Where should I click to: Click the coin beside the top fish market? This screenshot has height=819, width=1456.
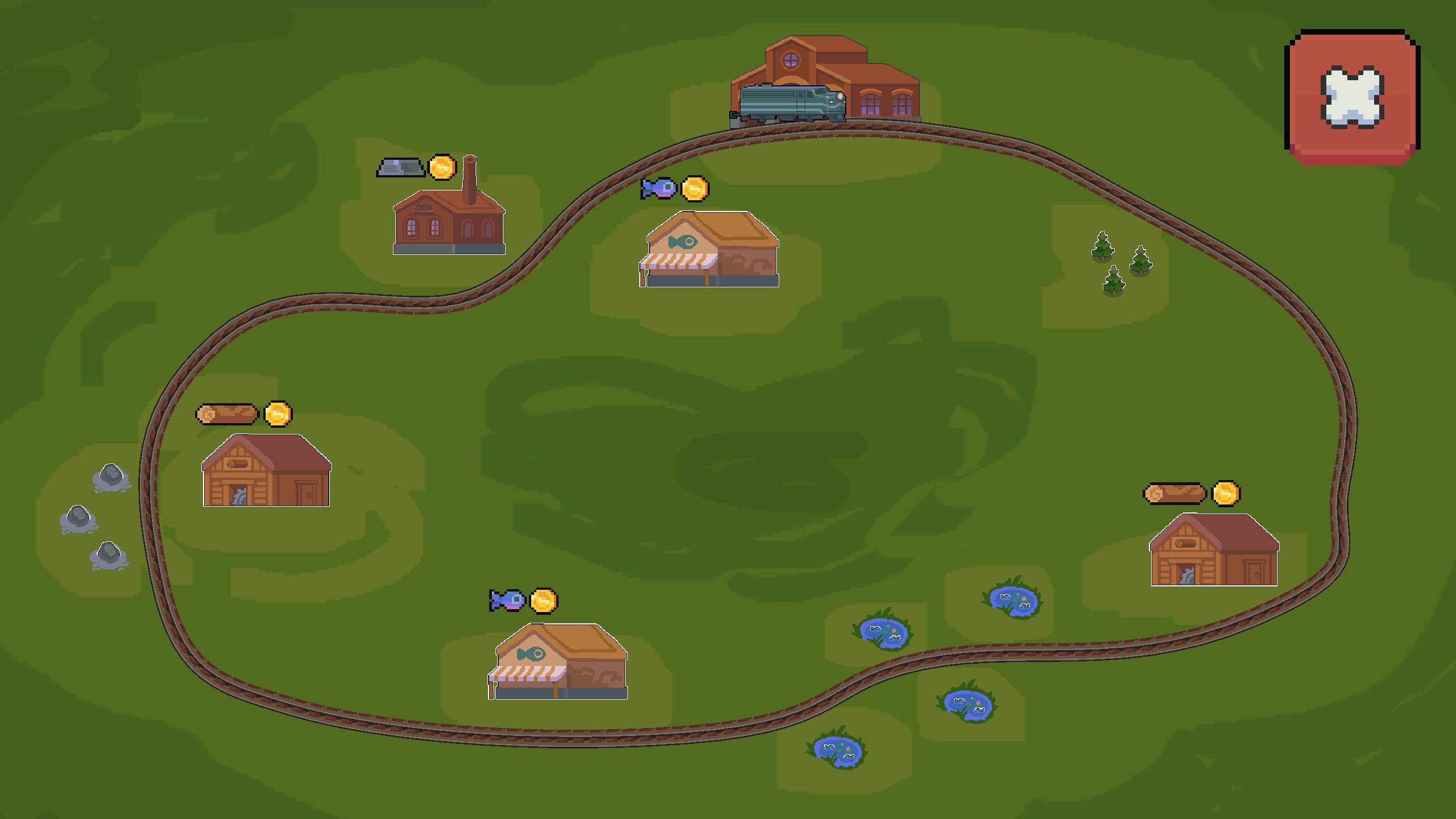click(x=694, y=188)
